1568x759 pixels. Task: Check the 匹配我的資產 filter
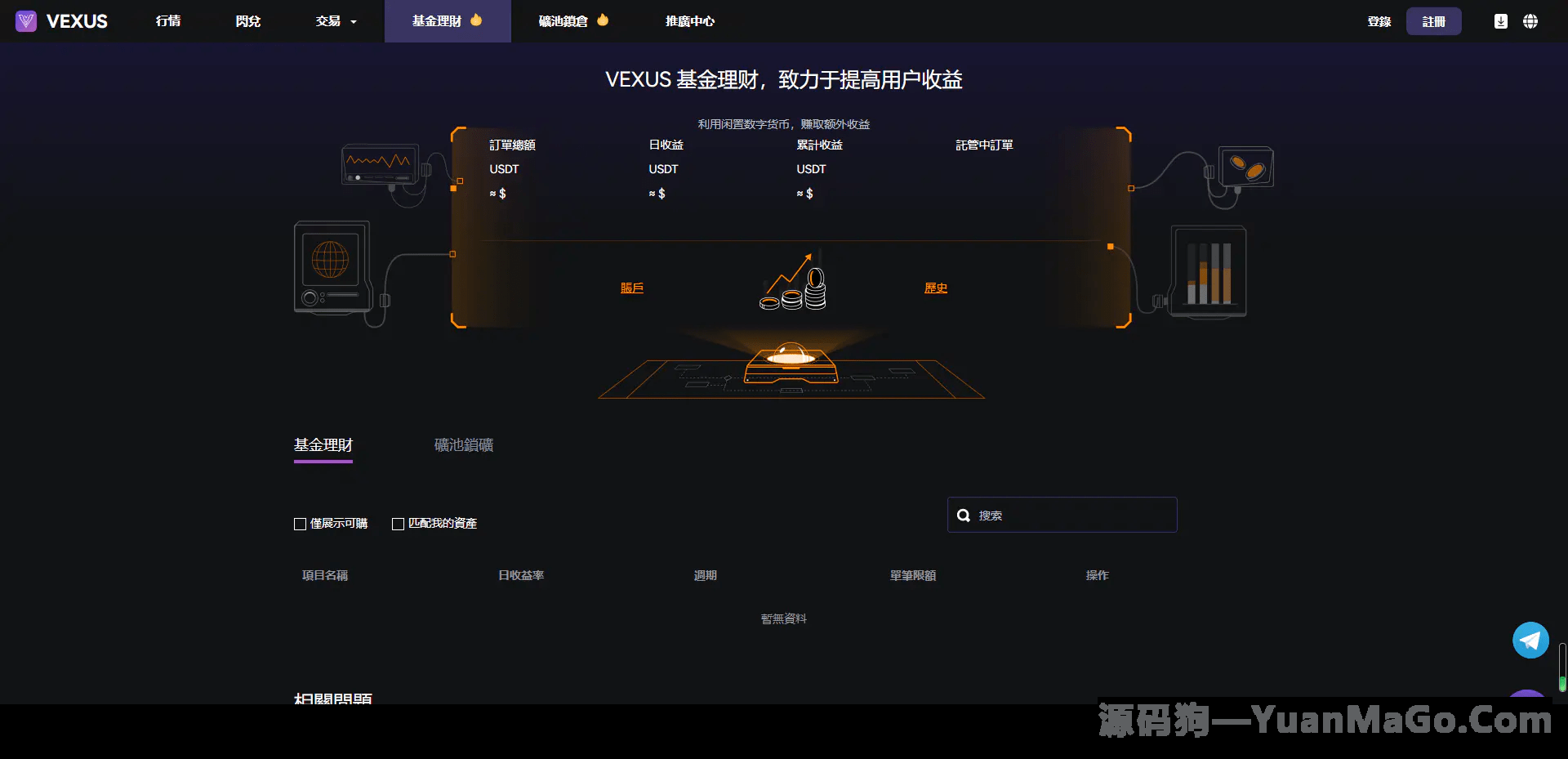(x=398, y=524)
